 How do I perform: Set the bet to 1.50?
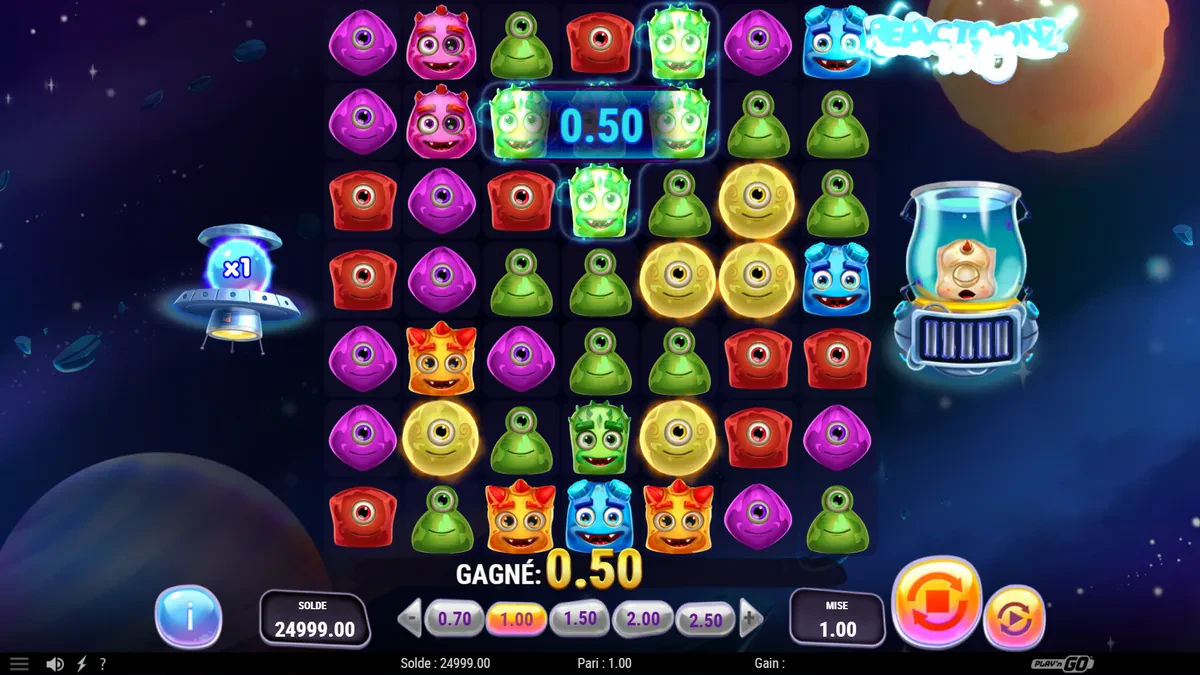[580, 619]
